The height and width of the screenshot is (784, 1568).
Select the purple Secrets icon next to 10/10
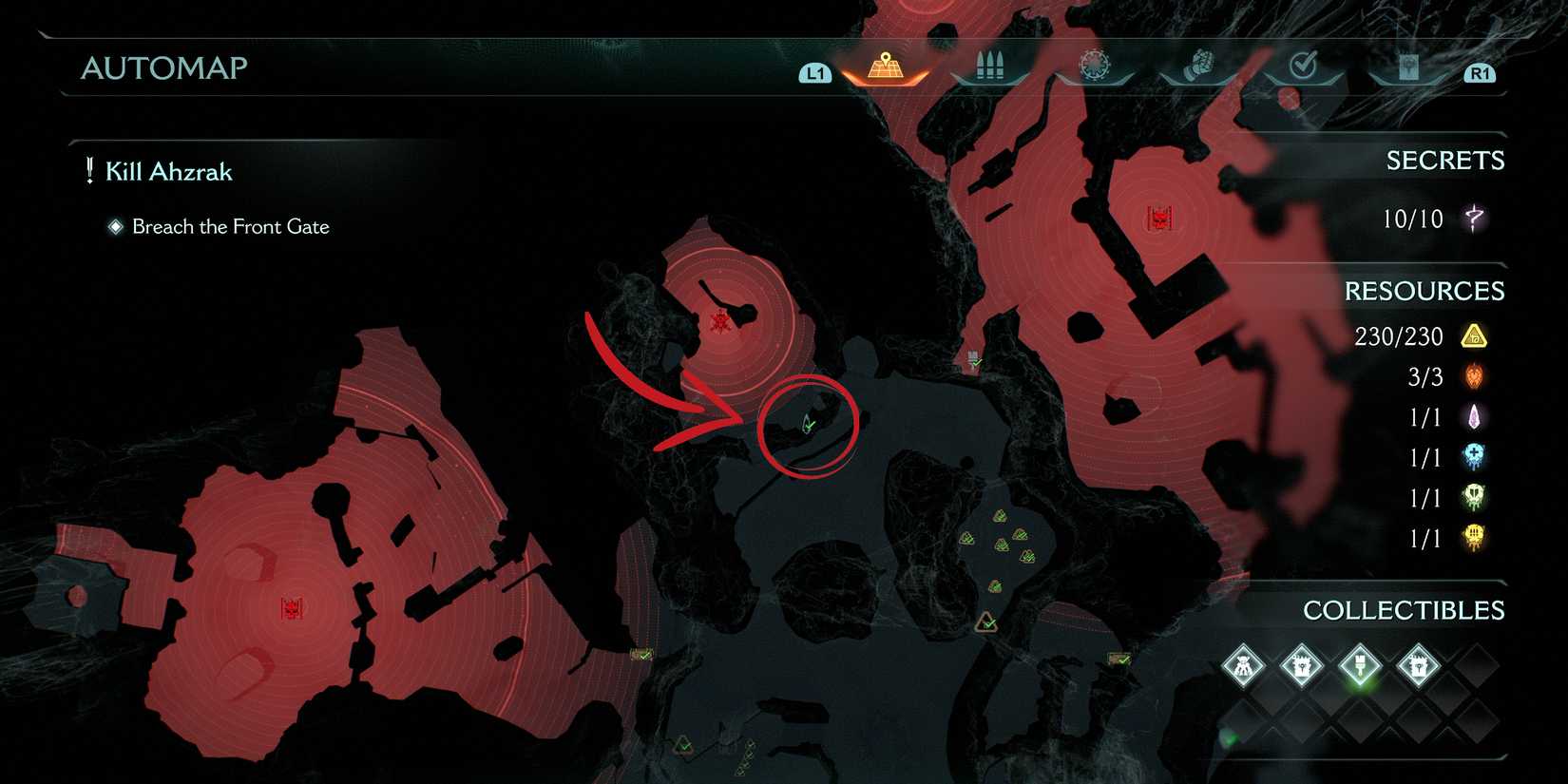pyautogui.click(x=1474, y=219)
